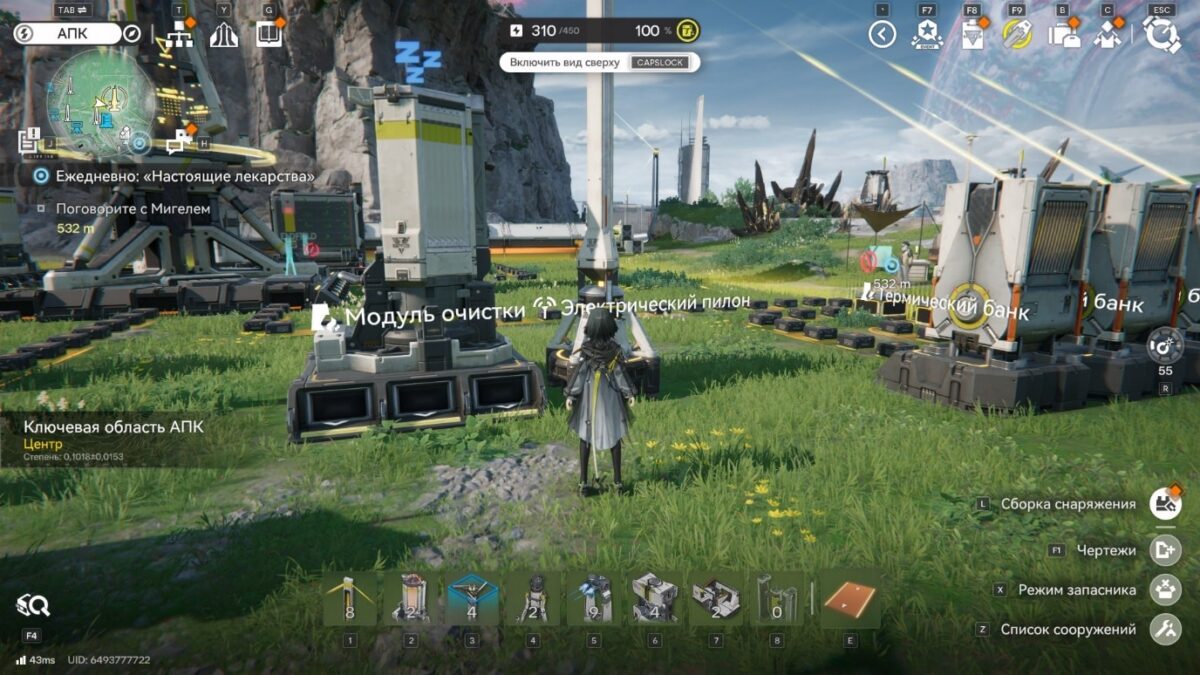Open the main system menu gear icon
The image size is (1200, 675).
1162,35
